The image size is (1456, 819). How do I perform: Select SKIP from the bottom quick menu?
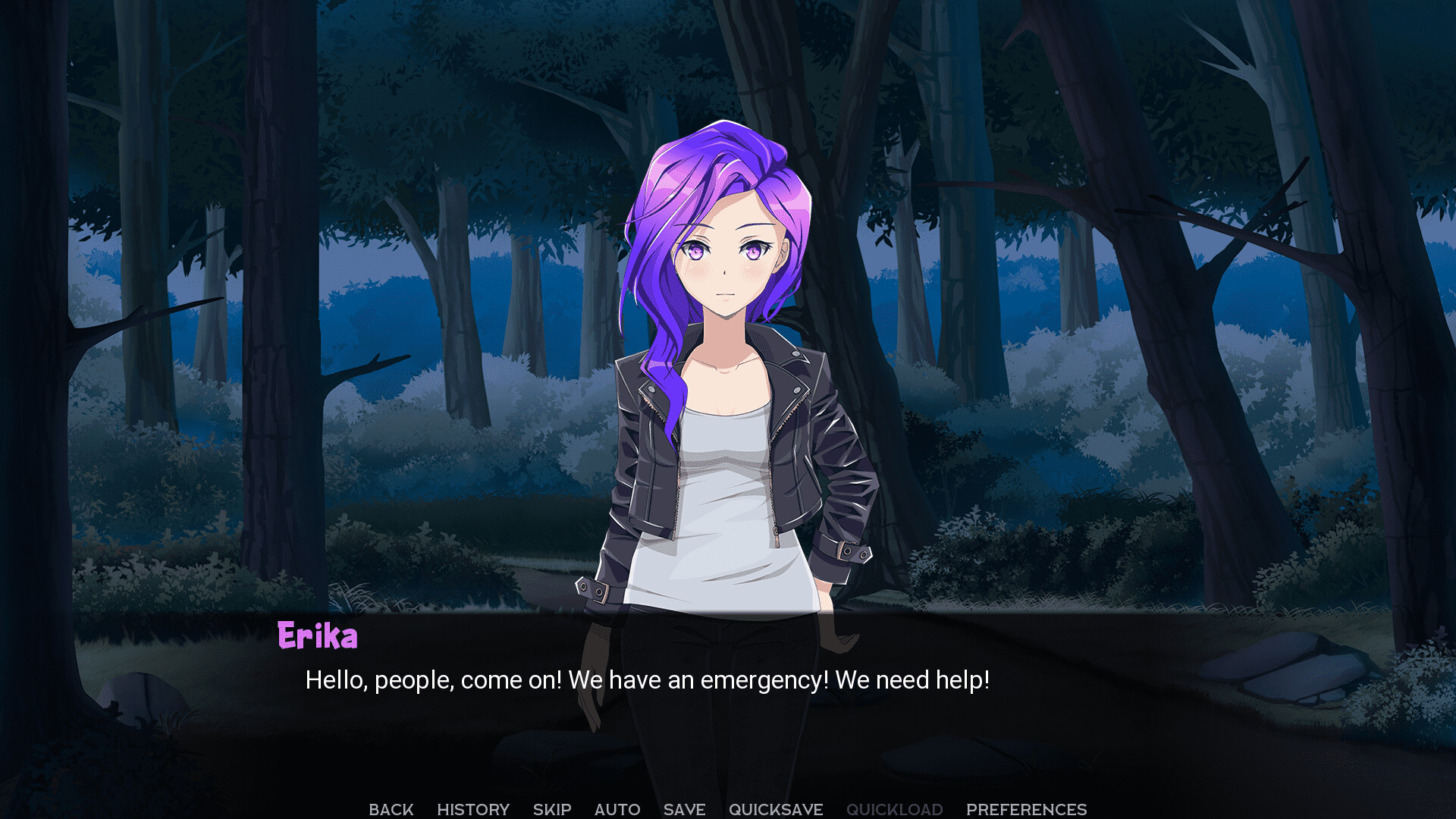tap(551, 808)
